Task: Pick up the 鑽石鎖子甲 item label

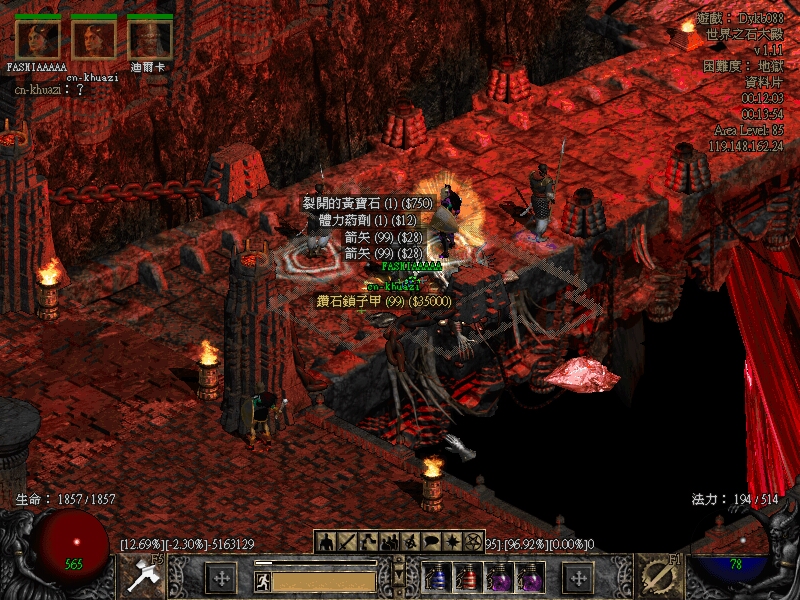Action: pyautogui.click(x=385, y=301)
